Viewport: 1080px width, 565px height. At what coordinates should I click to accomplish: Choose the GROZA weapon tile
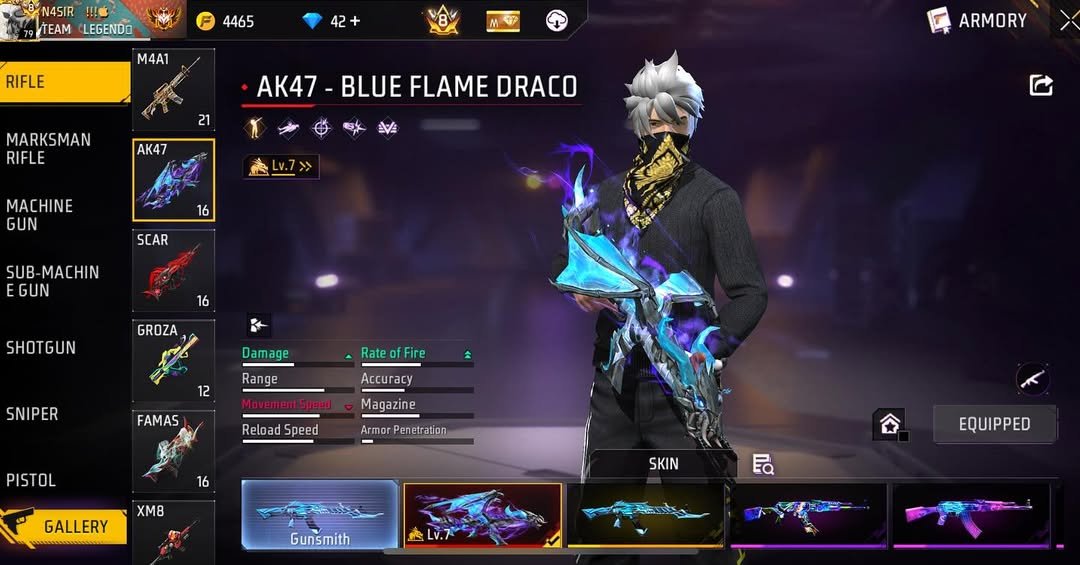(x=173, y=360)
